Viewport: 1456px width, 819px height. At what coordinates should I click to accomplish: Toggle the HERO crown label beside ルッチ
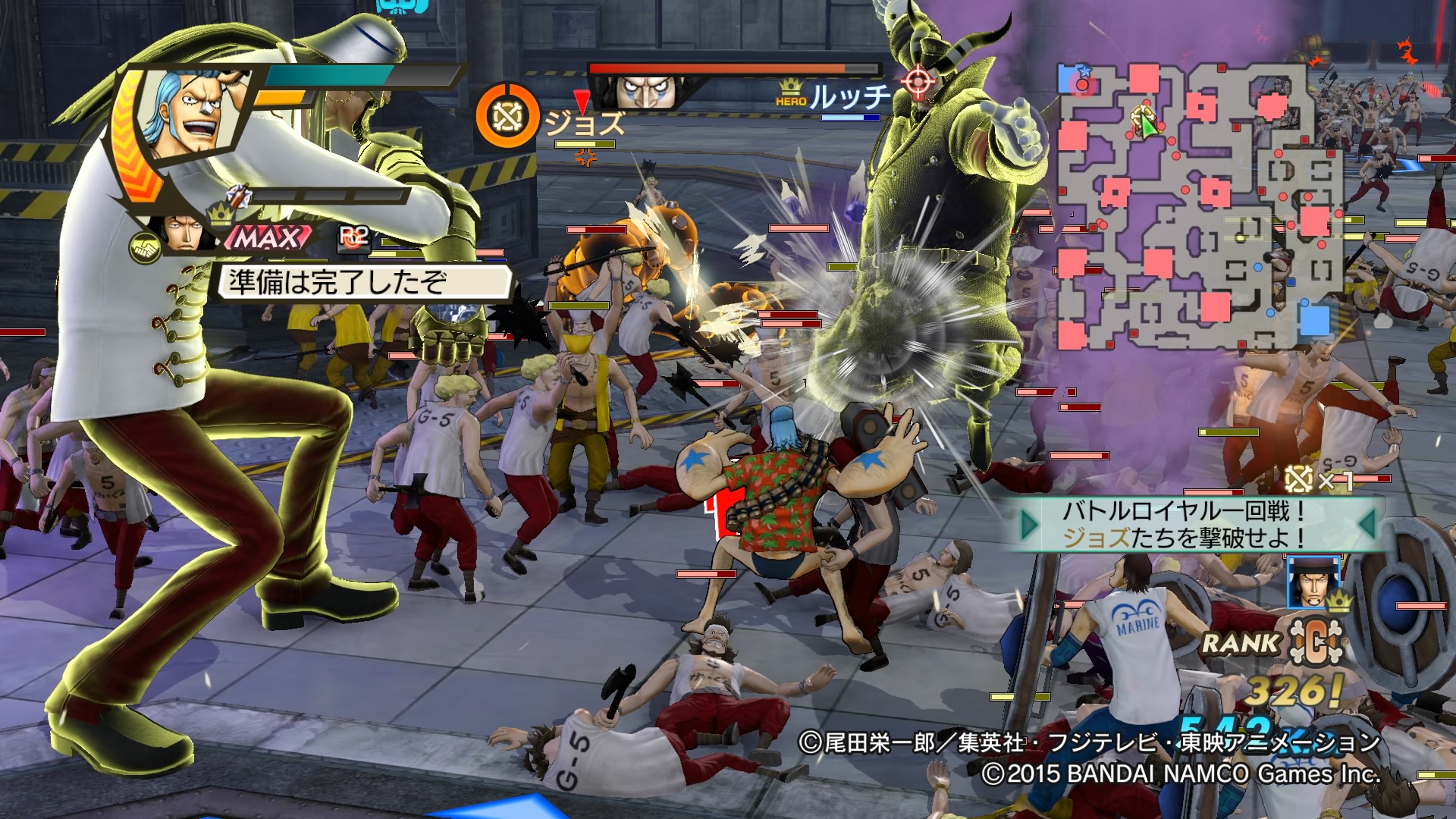tap(789, 93)
